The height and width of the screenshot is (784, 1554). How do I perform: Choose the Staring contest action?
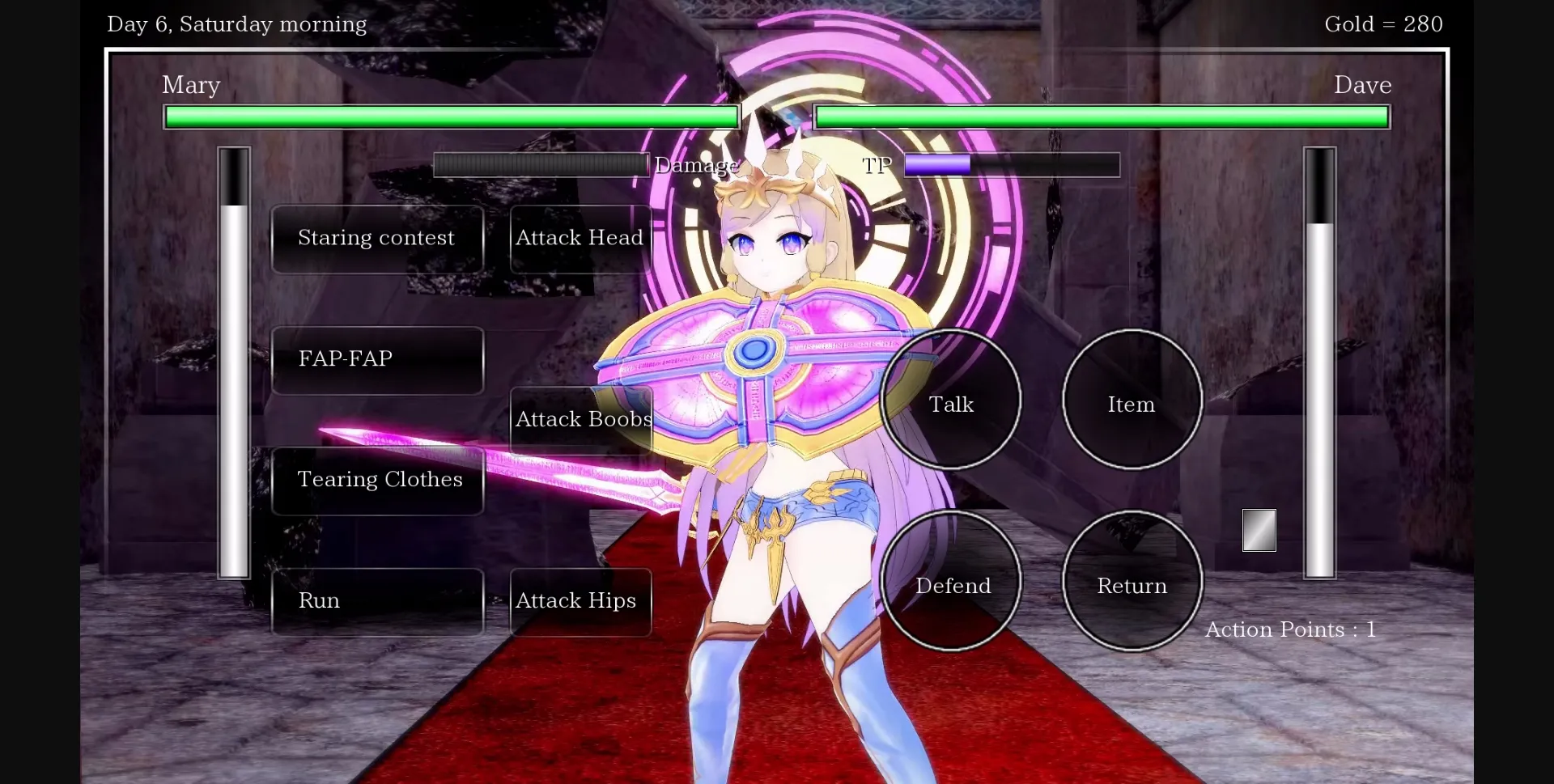(x=376, y=238)
